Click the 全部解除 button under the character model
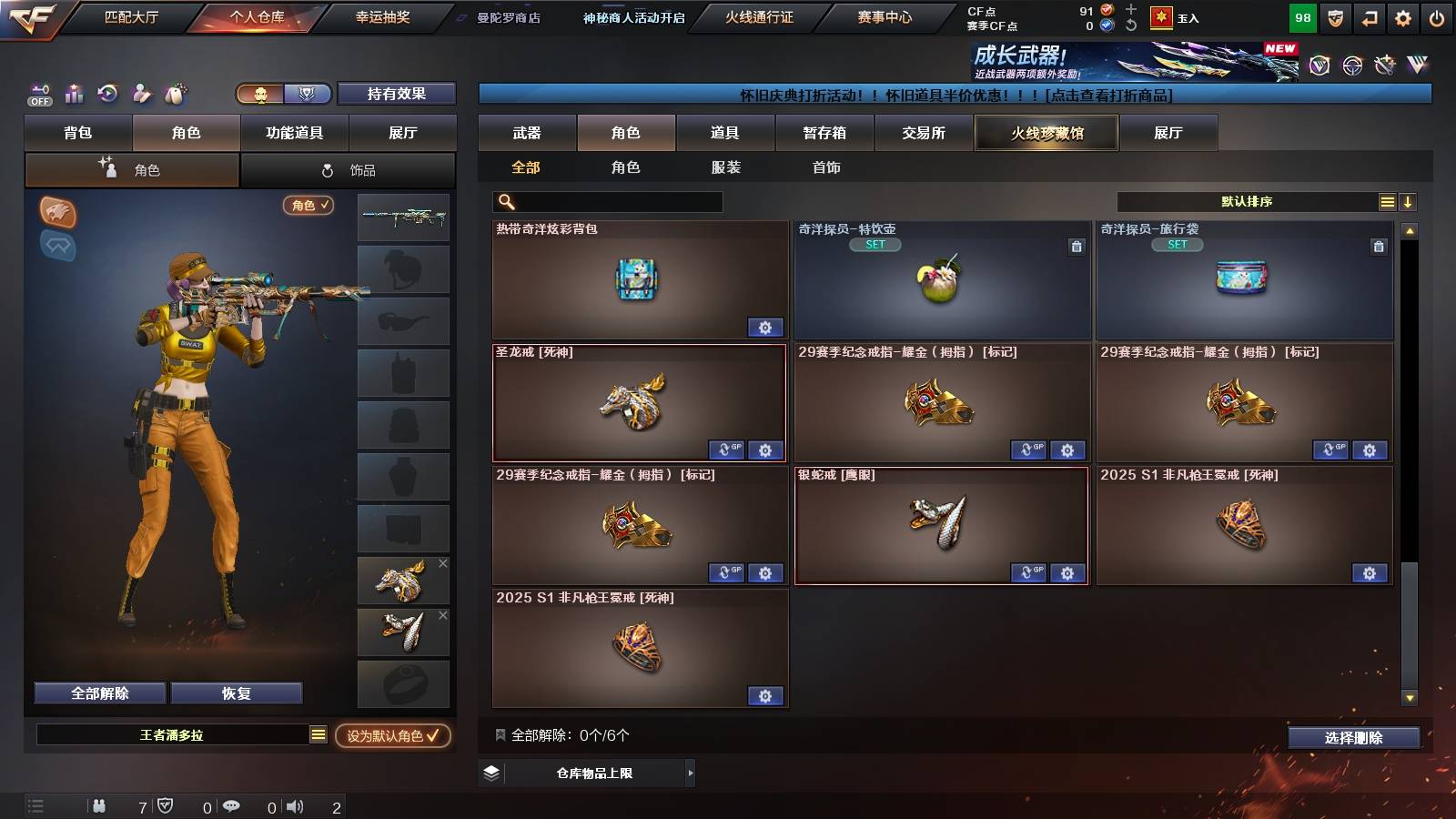The image size is (1456, 819). pos(98,693)
